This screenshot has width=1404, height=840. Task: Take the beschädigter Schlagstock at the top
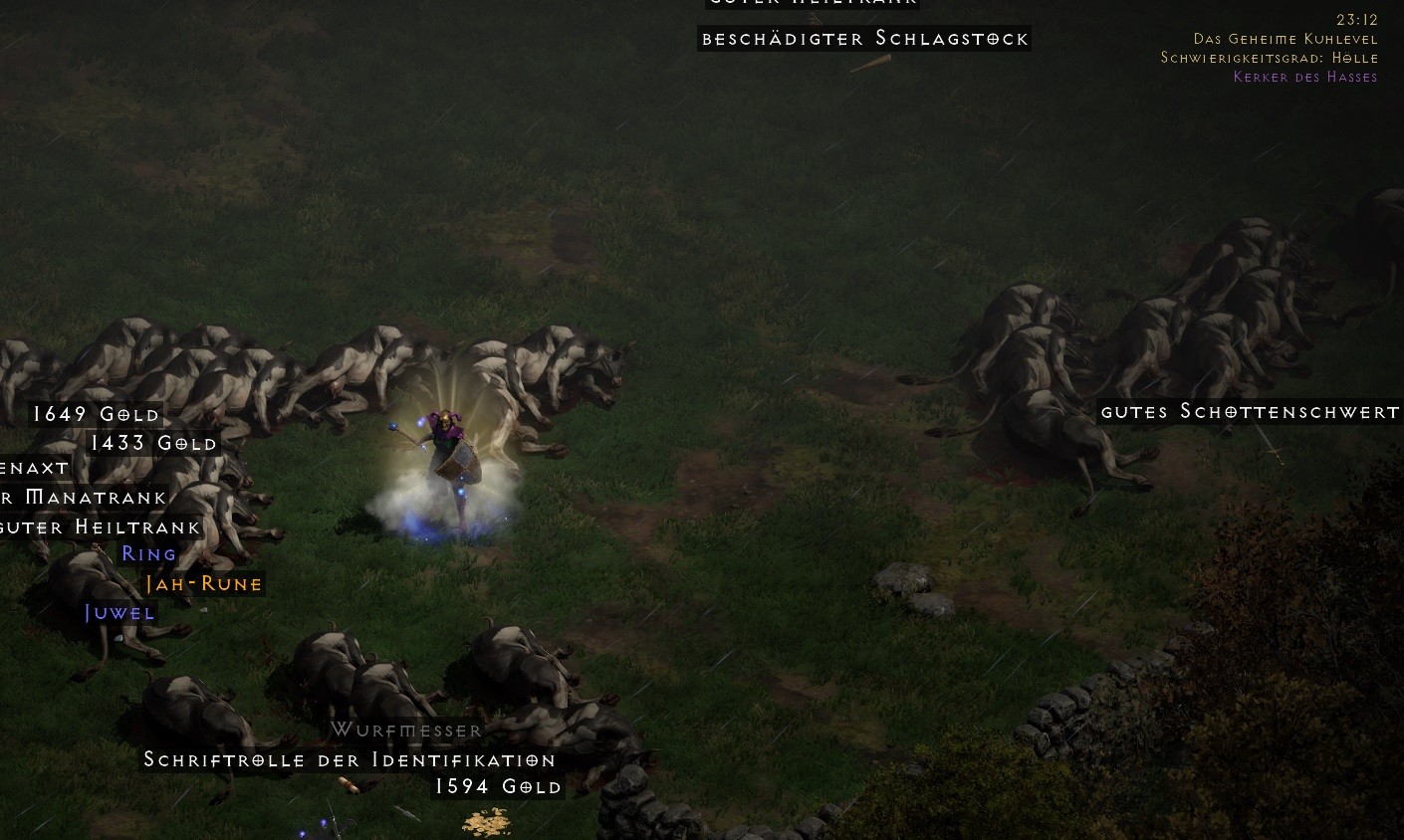click(864, 39)
